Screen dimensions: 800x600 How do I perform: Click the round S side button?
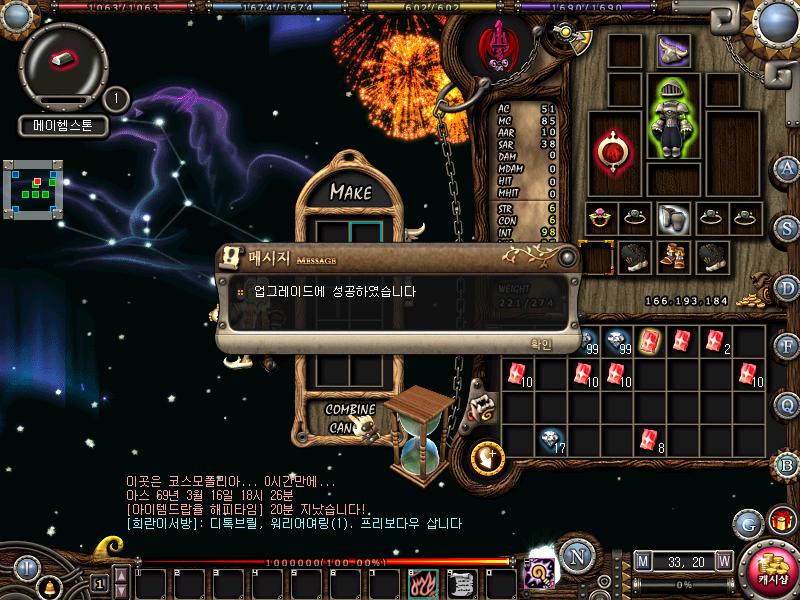click(x=788, y=229)
